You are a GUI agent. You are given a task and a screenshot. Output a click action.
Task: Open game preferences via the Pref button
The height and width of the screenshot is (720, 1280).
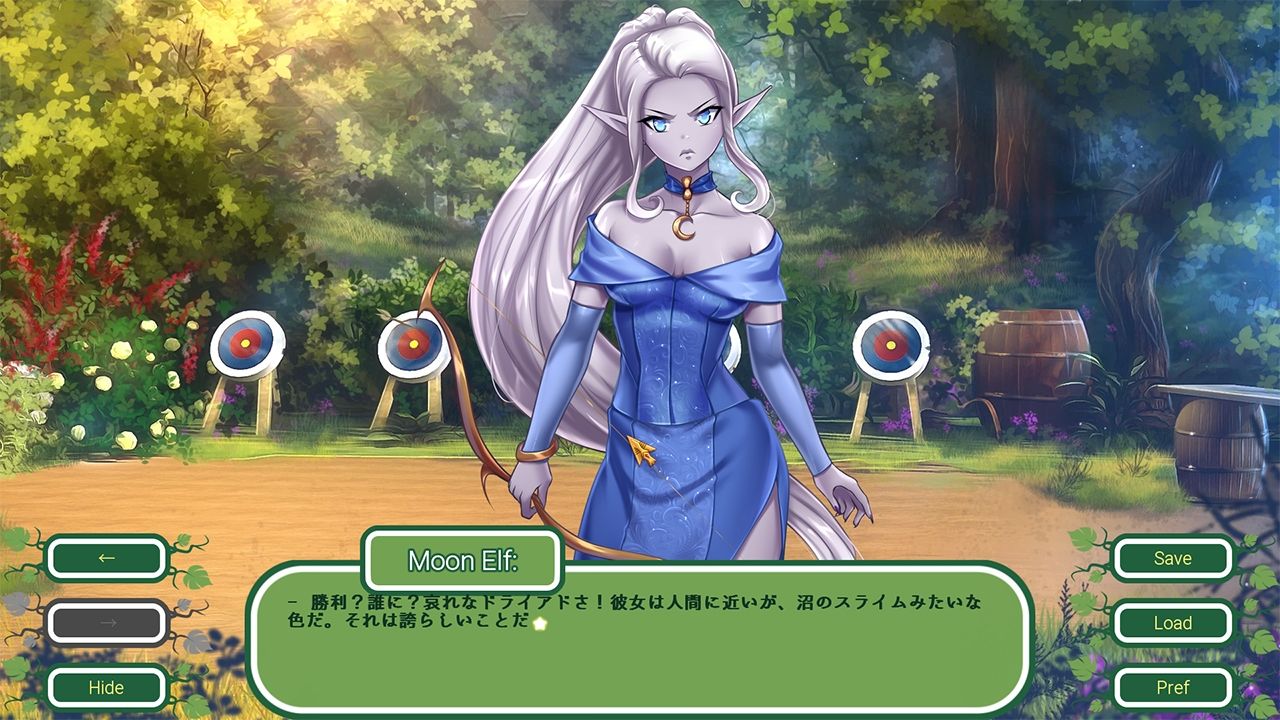click(1172, 688)
